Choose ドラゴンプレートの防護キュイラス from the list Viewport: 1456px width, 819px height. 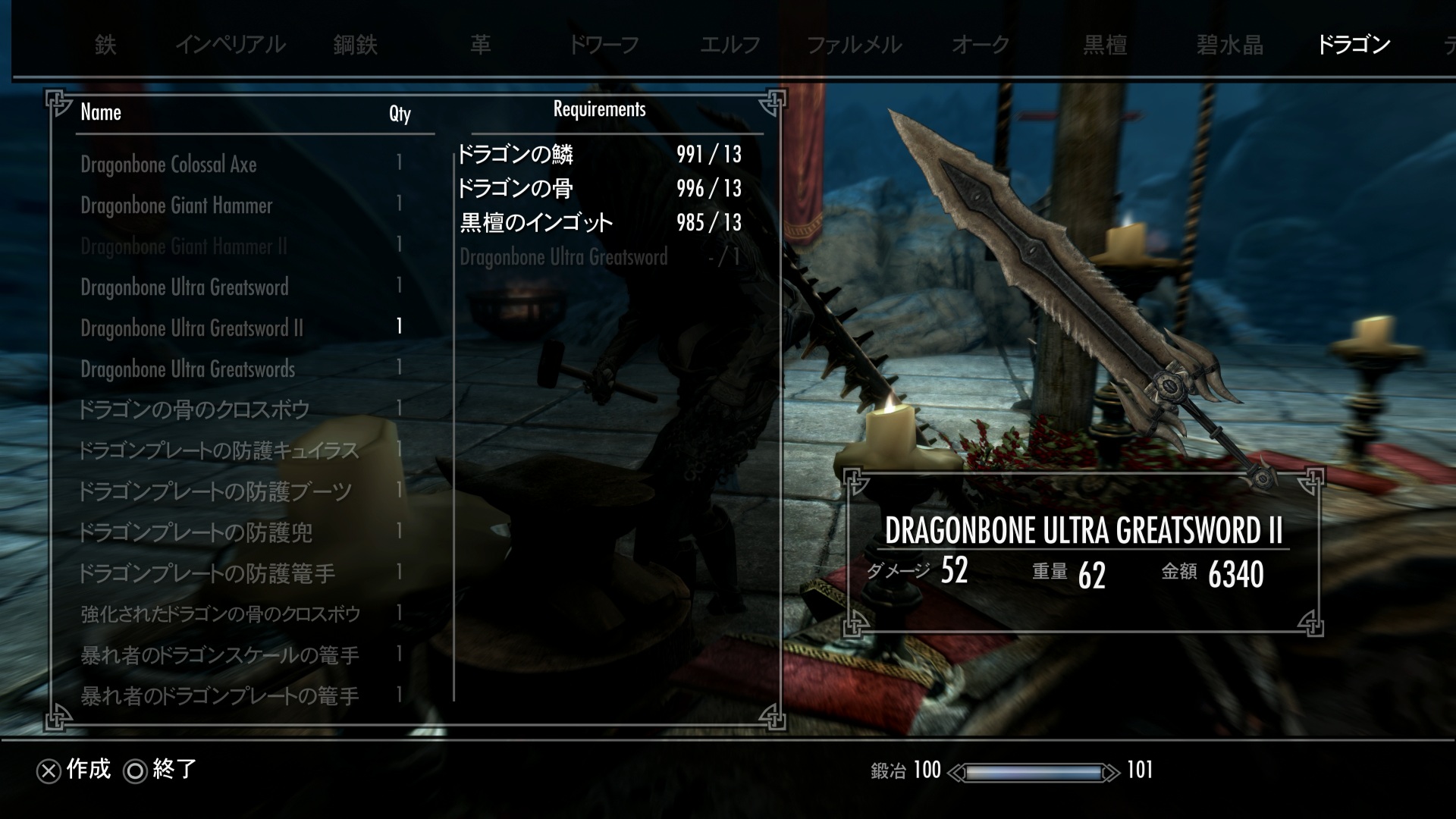pos(218,451)
